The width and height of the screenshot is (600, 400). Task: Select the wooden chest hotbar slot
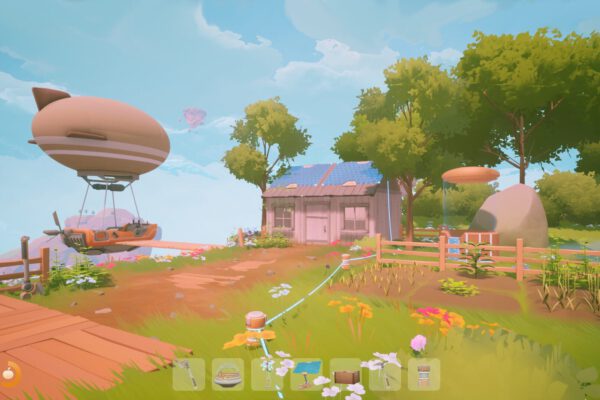345,375
